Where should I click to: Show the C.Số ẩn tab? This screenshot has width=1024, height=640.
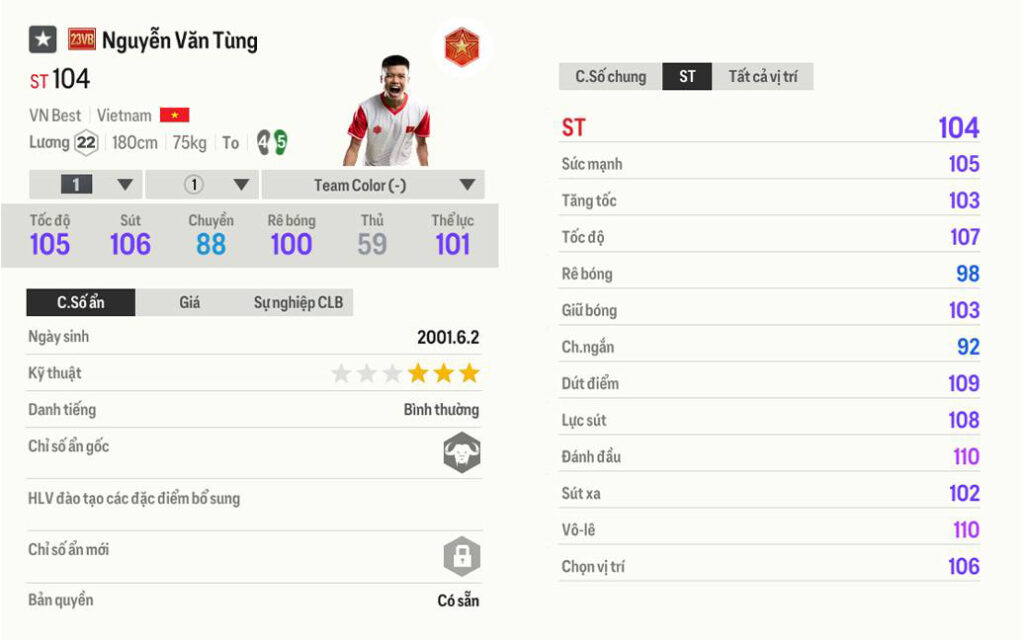pyautogui.click(x=81, y=302)
